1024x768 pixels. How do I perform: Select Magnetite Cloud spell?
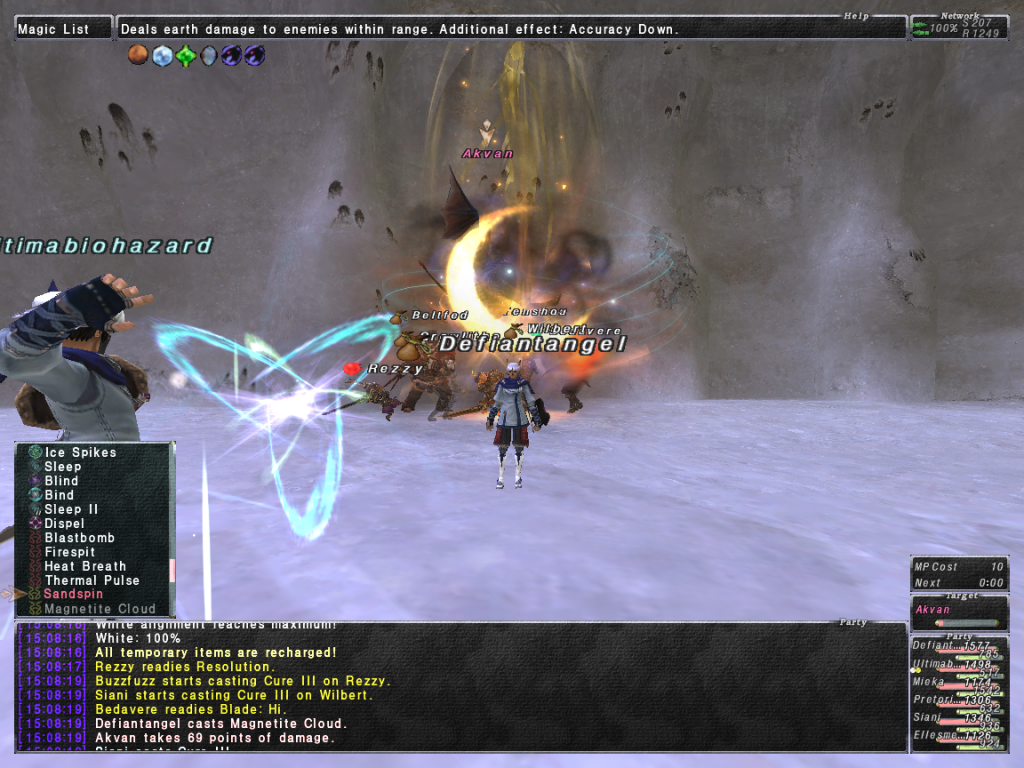pos(100,608)
